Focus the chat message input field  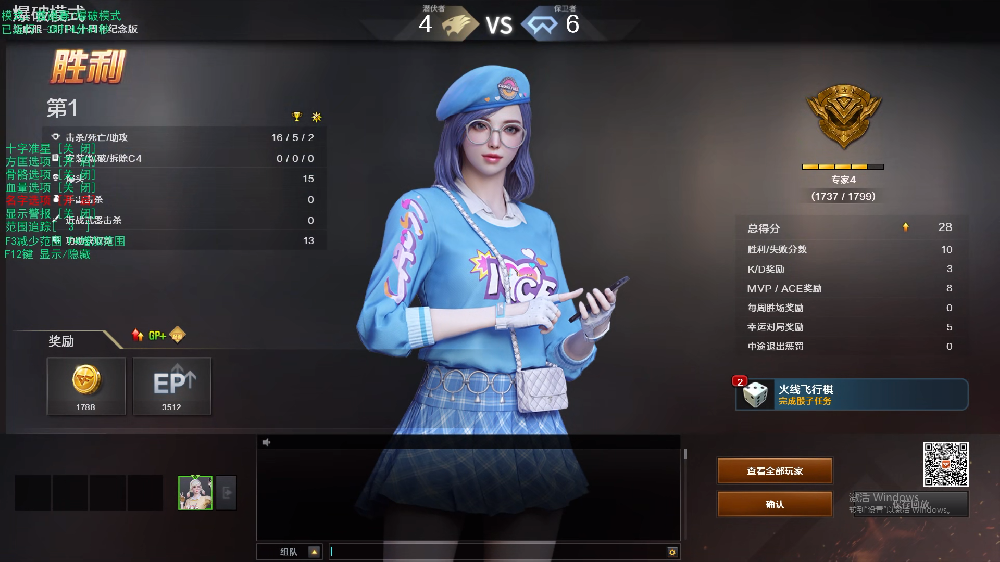[497, 551]
